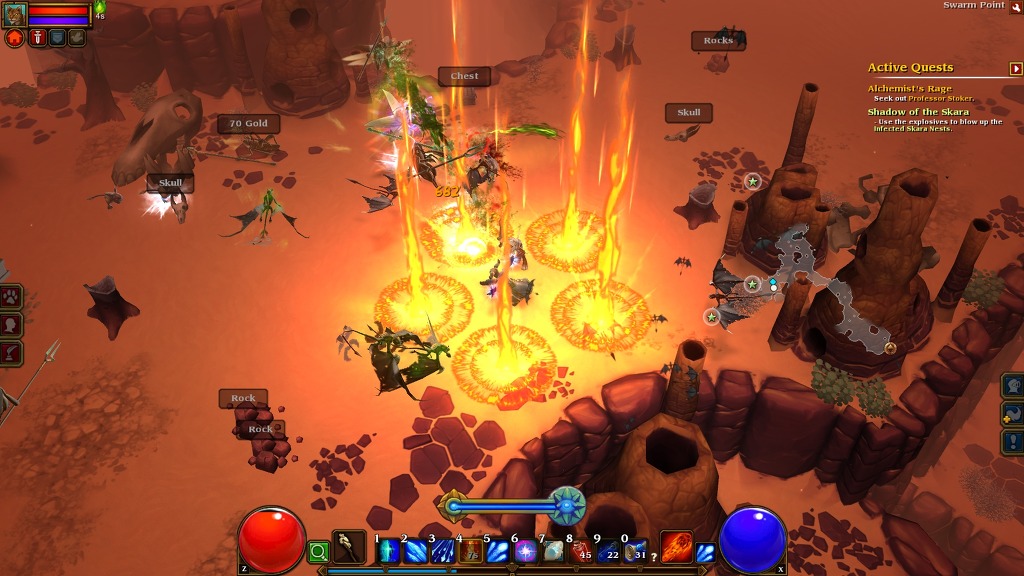
Task: Open the skills panel with gold plus
Action: [x=1013, y=414]
